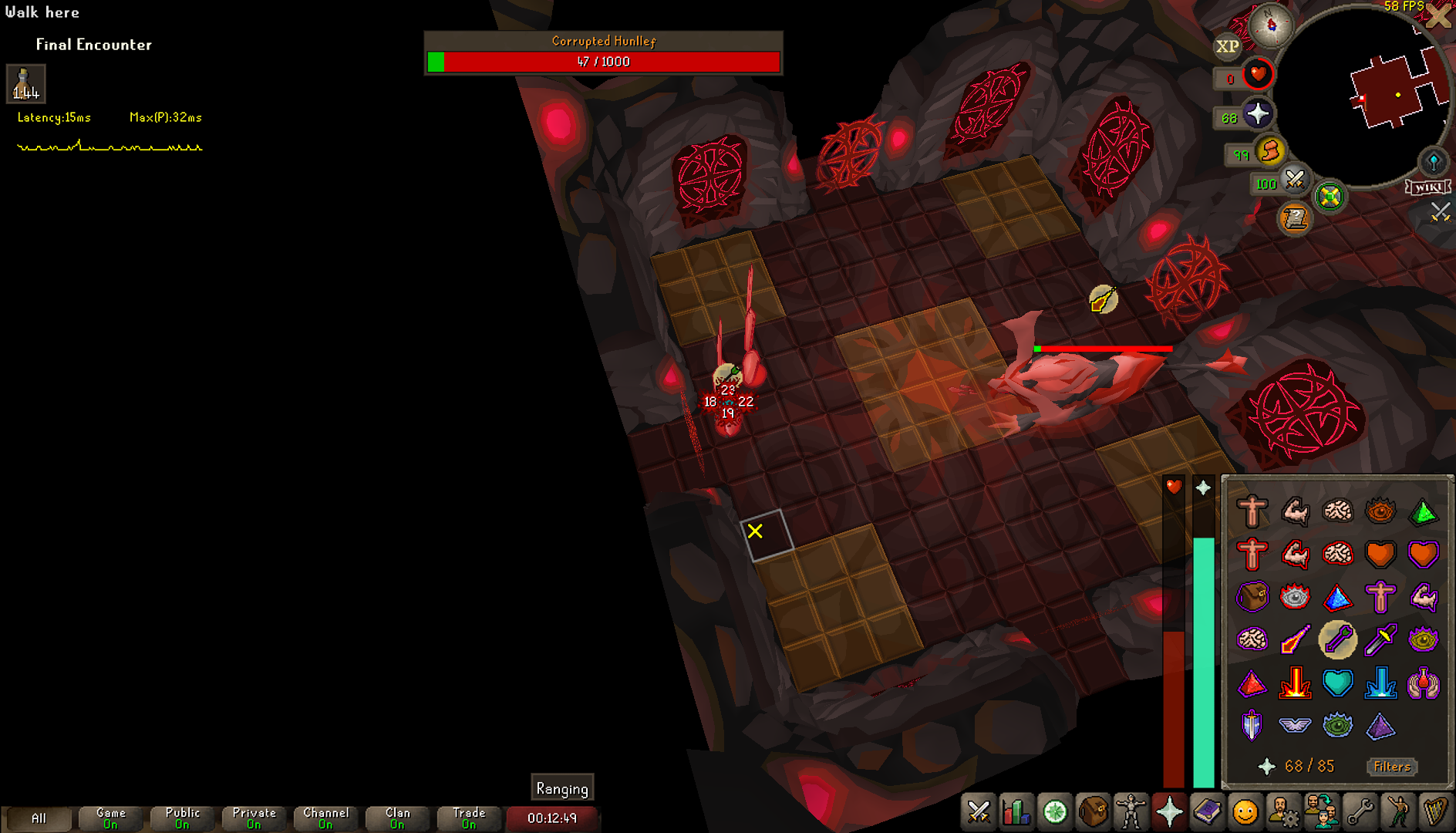Screen dimensions: 1456x833
Task: Open the Wiki lookup banner
Action: 1428,187
